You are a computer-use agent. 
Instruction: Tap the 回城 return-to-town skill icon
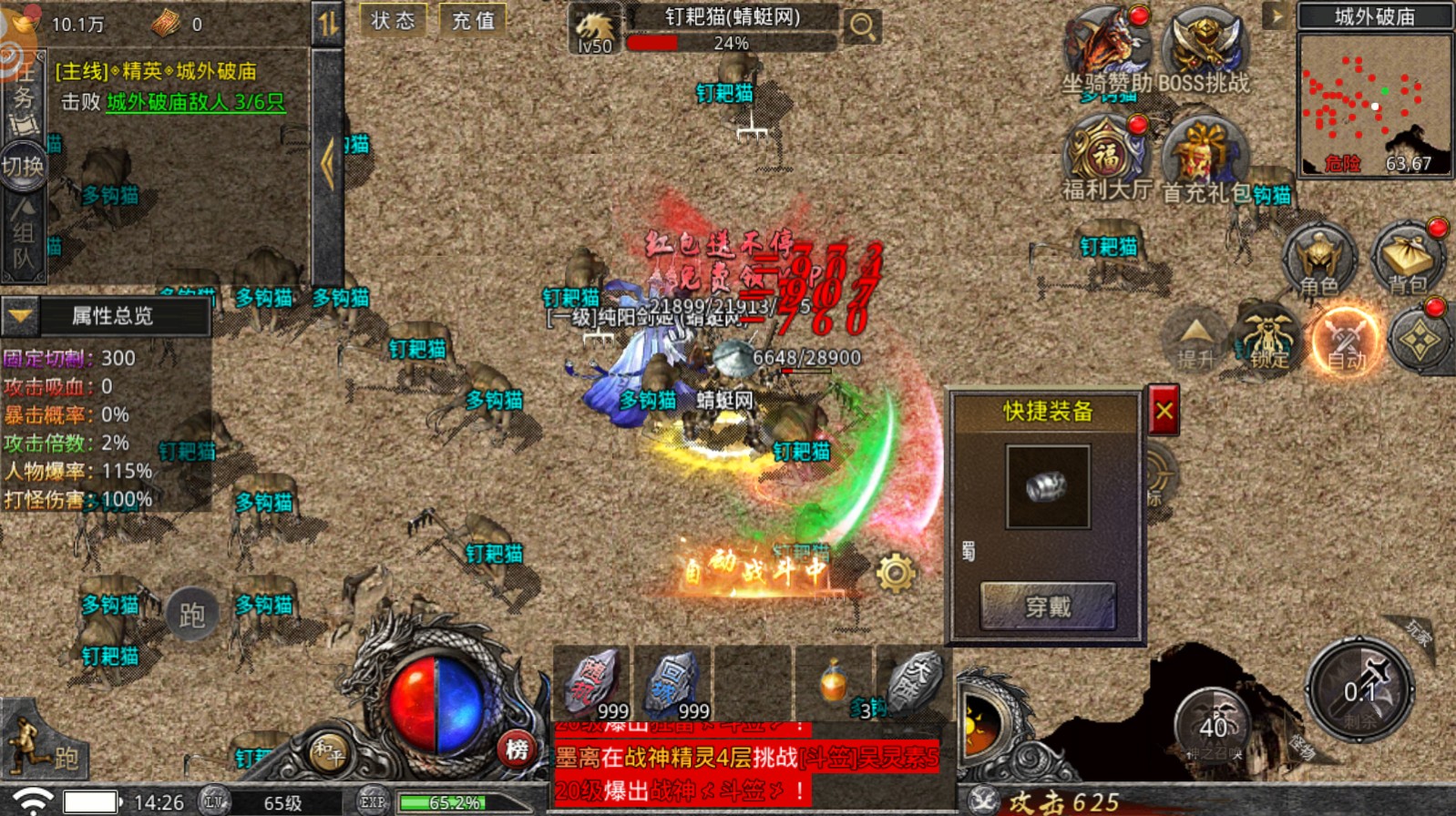pyautogui.click(x=672, y=681)
